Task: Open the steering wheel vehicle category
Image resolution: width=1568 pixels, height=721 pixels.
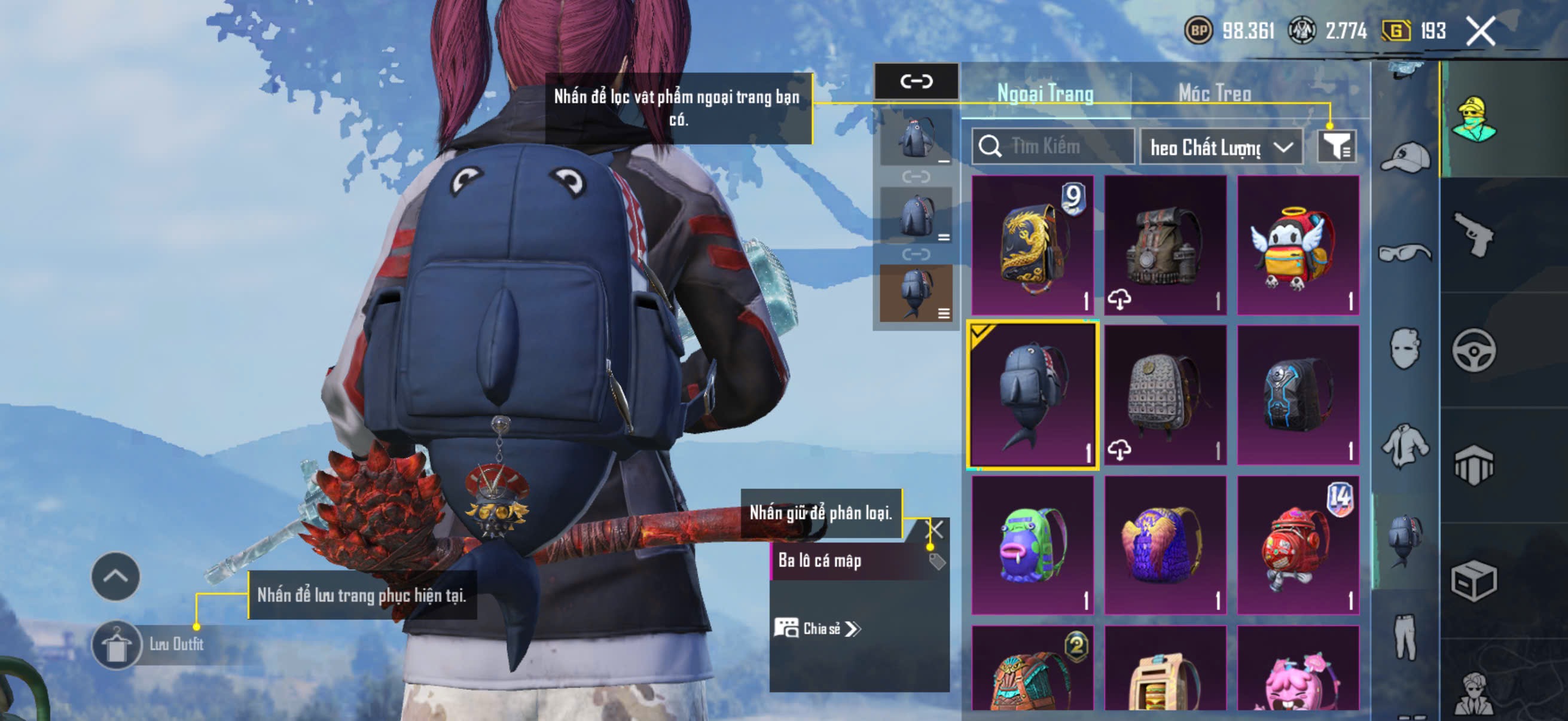Action: click(x=1474, y=350)
